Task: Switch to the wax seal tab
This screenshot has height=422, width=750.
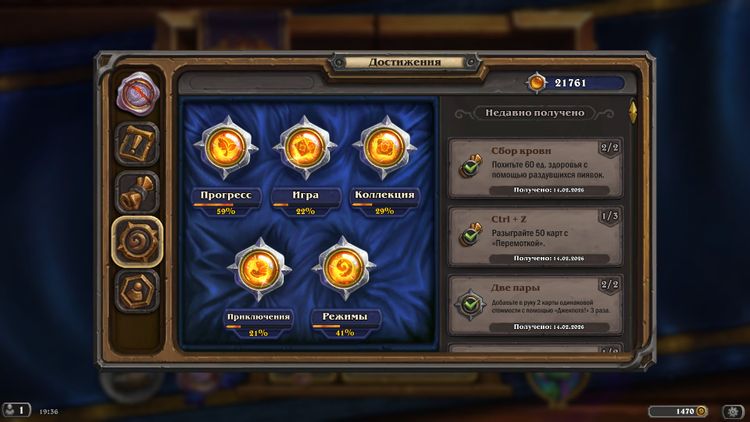Action: point(136,96)
